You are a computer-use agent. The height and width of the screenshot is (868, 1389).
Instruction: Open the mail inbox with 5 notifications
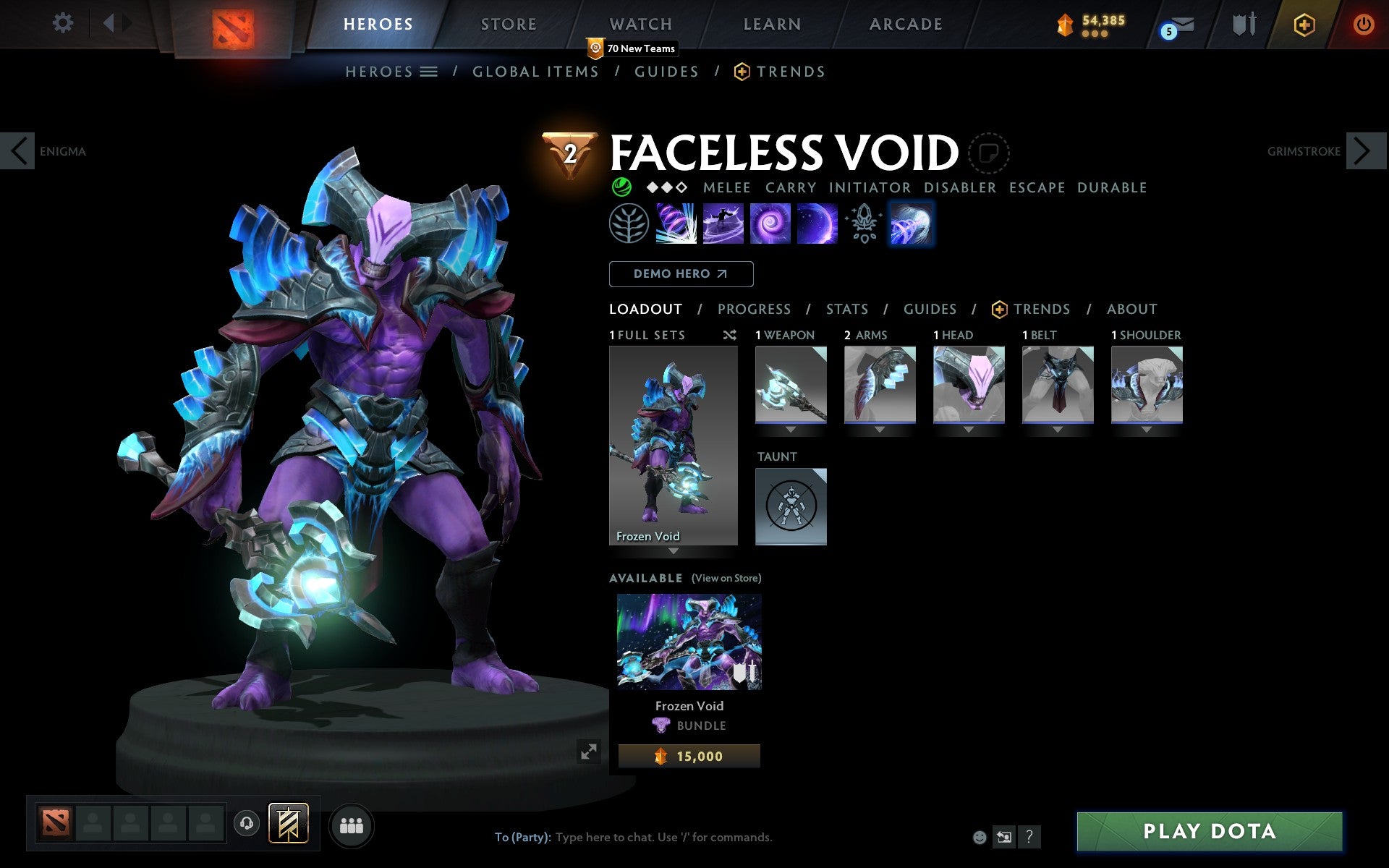click(1183, 25)
